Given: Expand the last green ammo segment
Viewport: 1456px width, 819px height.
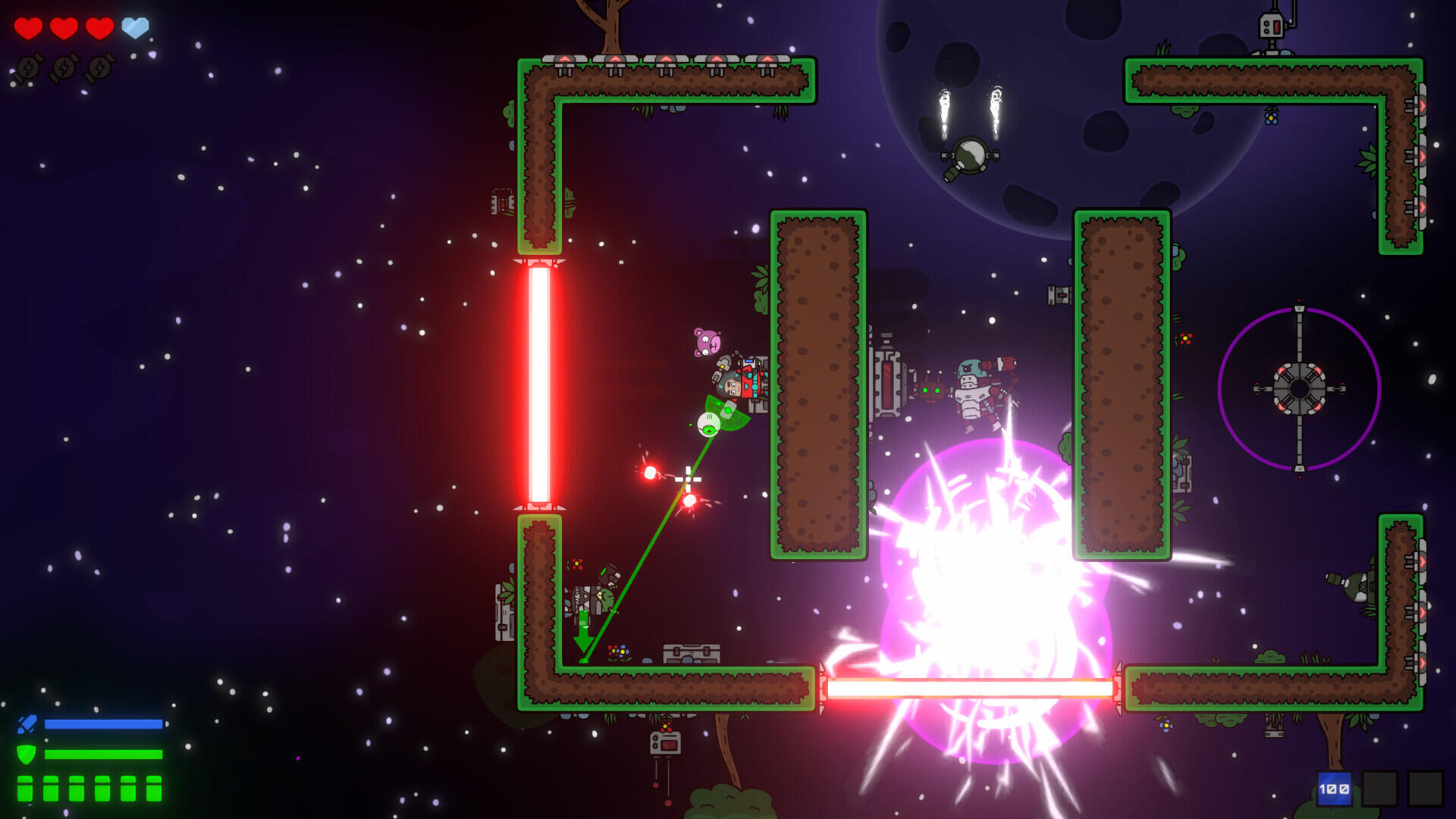Looking at the screenshot, I should (x=154, y=789).
